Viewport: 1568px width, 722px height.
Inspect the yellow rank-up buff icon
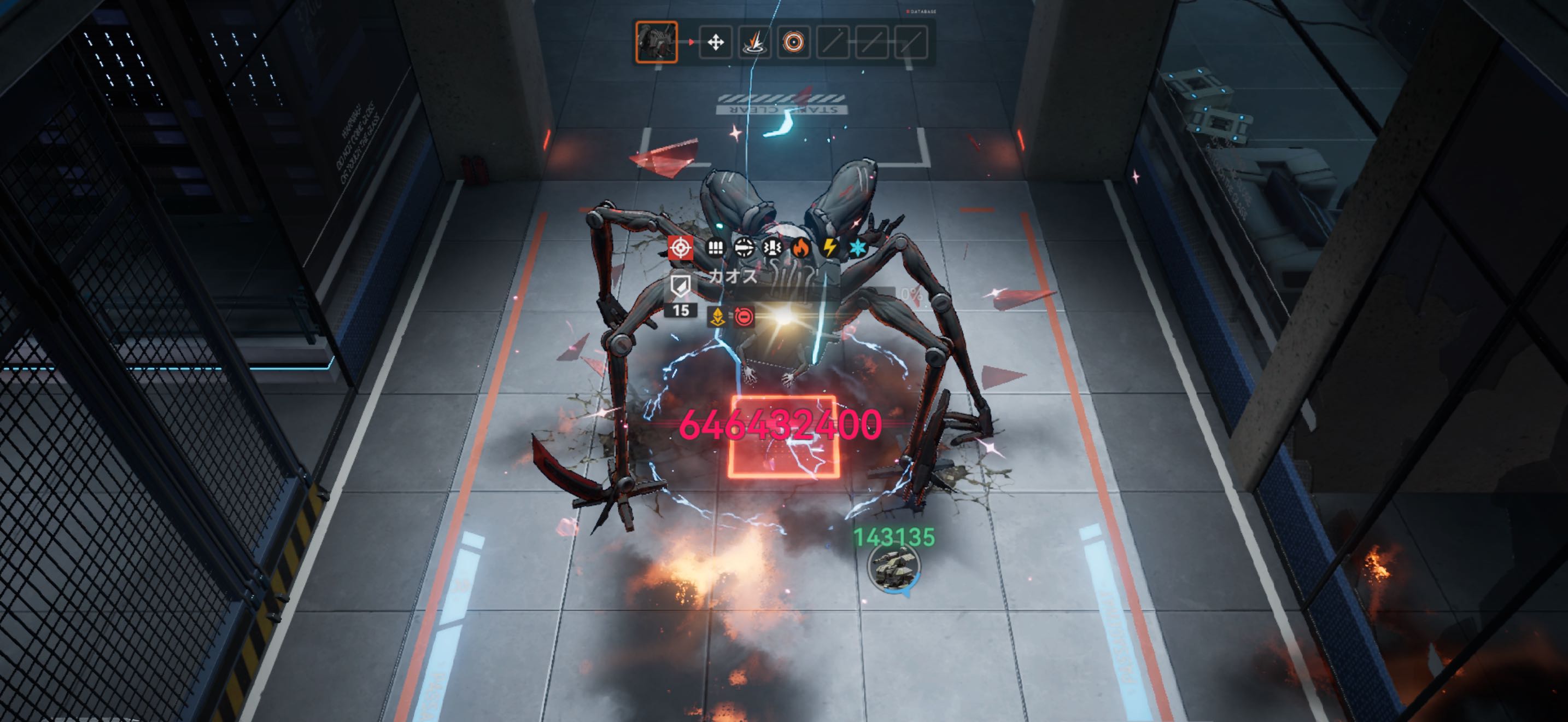pos(718,317)
